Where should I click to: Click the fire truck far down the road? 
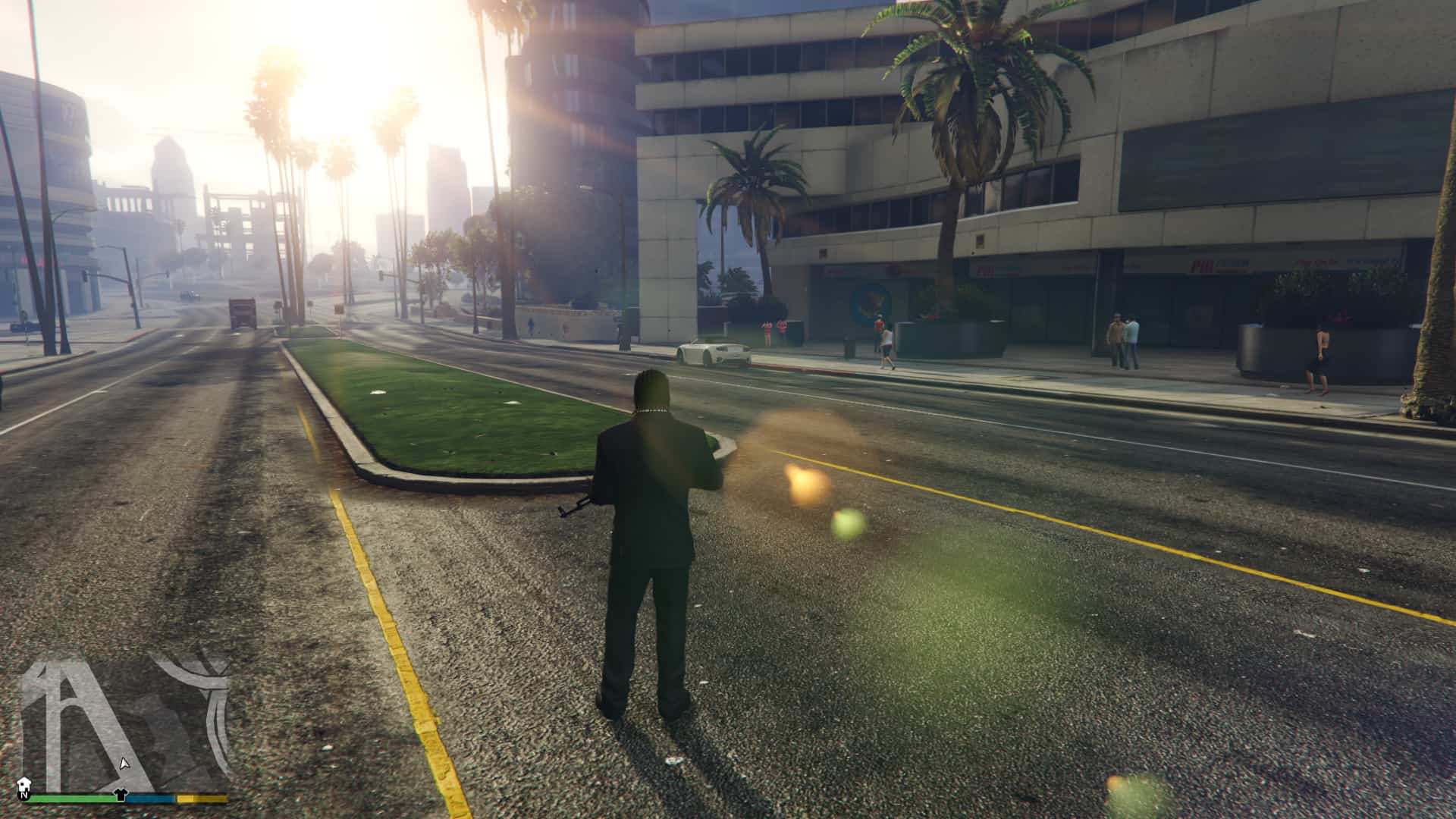(243, 311)
